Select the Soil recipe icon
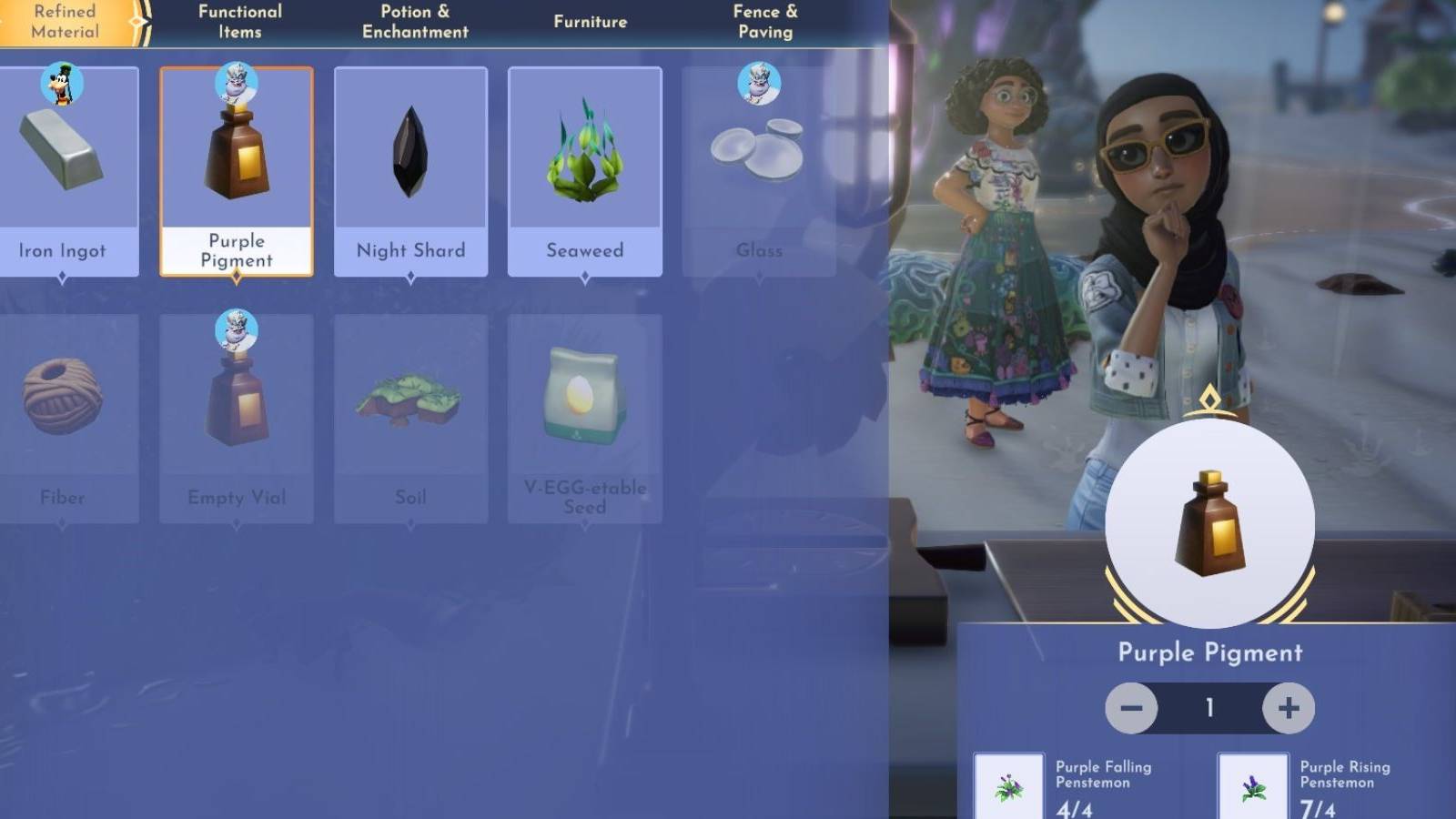The image size is (1456, 819). pos(409,400)
